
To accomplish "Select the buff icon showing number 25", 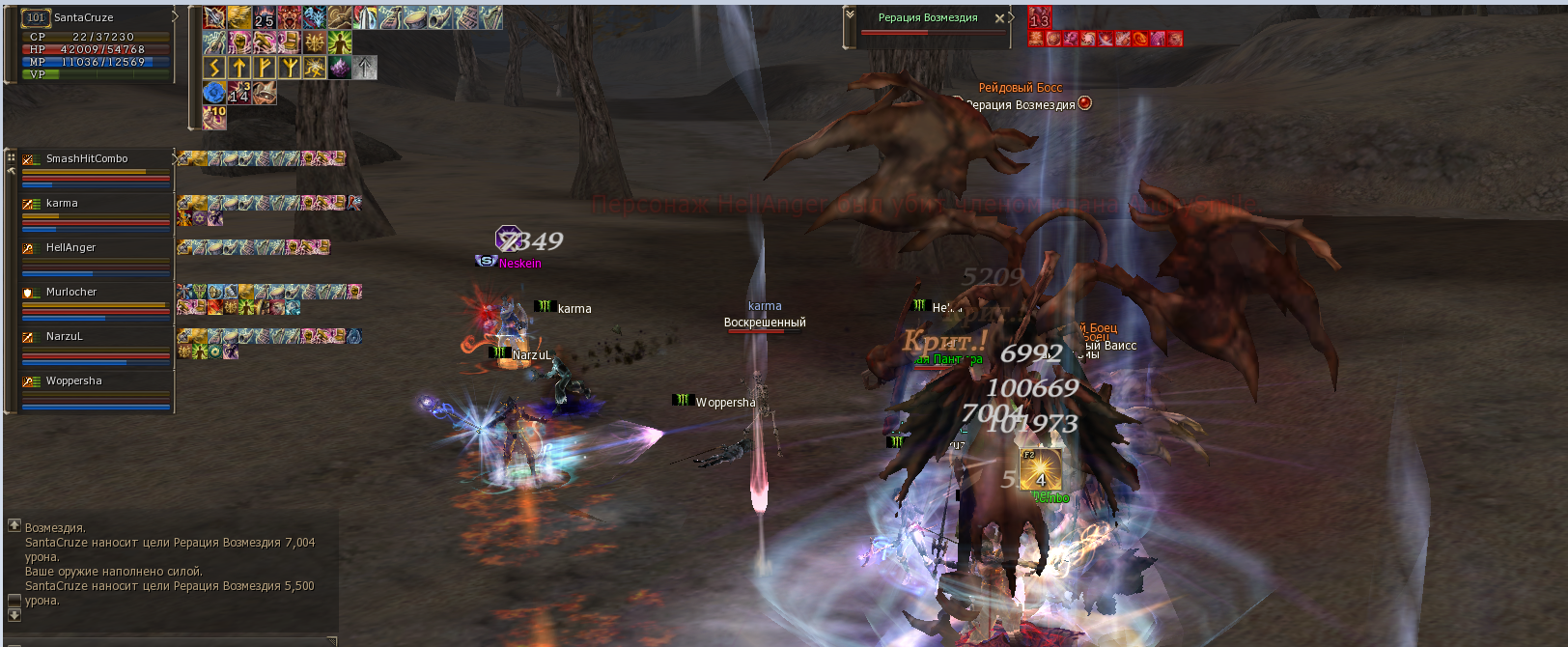I will coord(264,17).
